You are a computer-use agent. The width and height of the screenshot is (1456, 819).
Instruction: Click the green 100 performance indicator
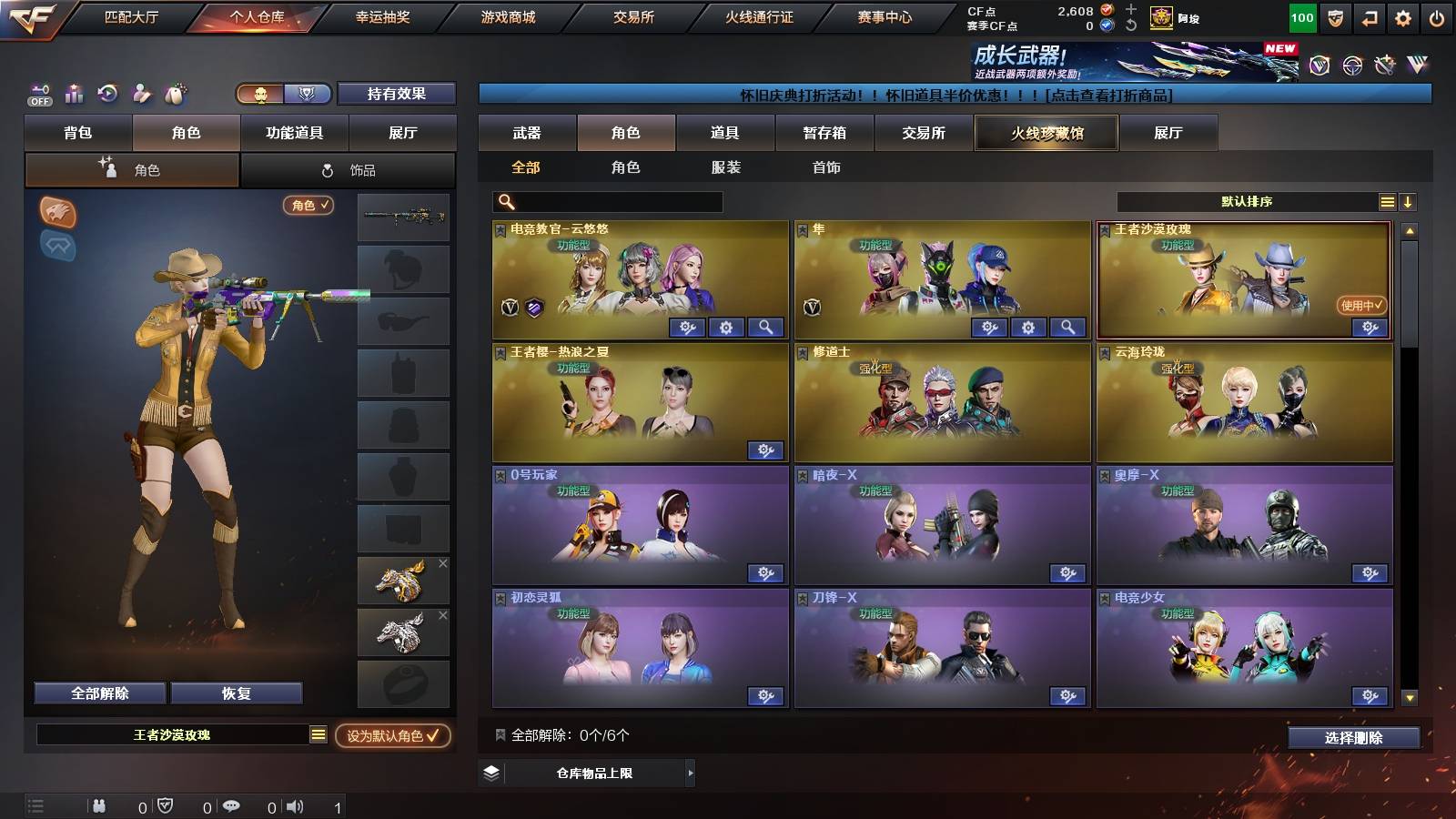pos(1301,17)
